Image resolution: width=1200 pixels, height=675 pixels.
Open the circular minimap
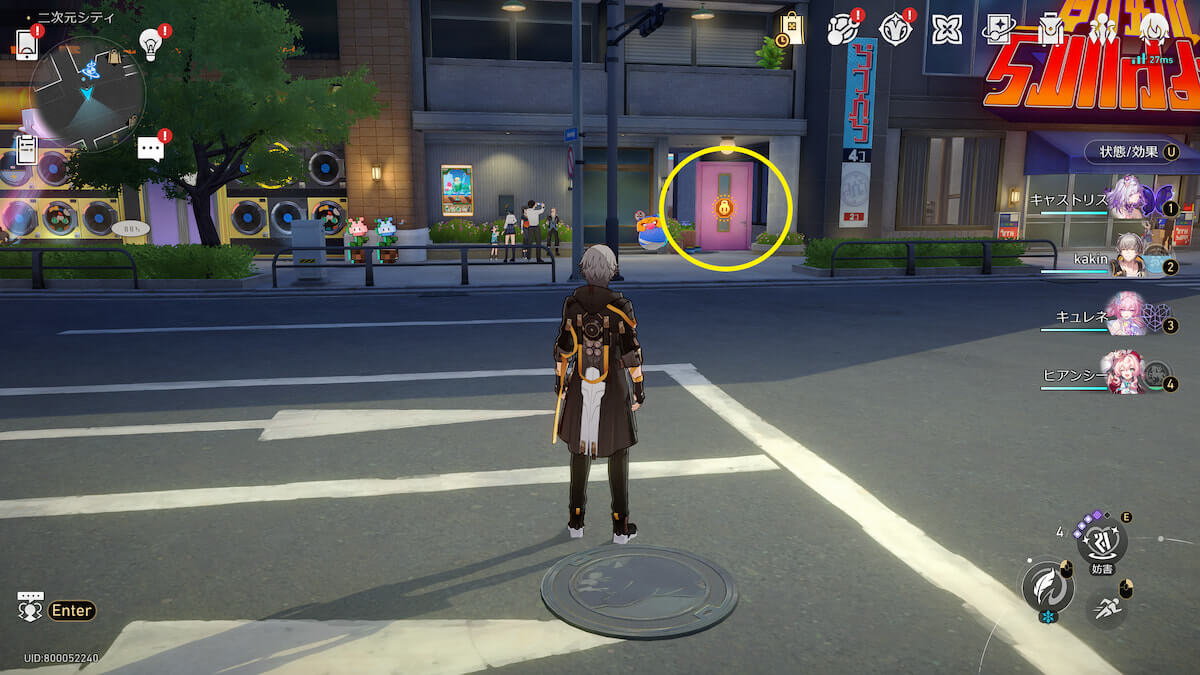(88, 94)
